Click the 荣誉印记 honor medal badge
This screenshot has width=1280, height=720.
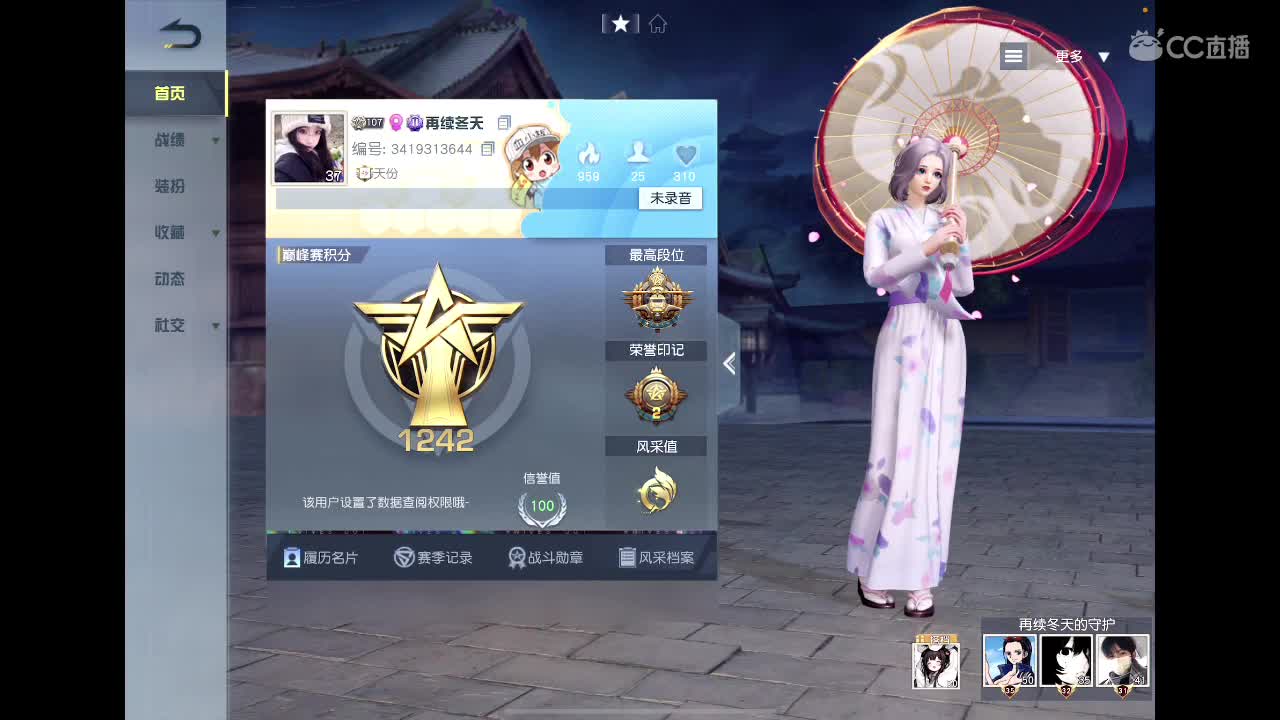[657, 396]
